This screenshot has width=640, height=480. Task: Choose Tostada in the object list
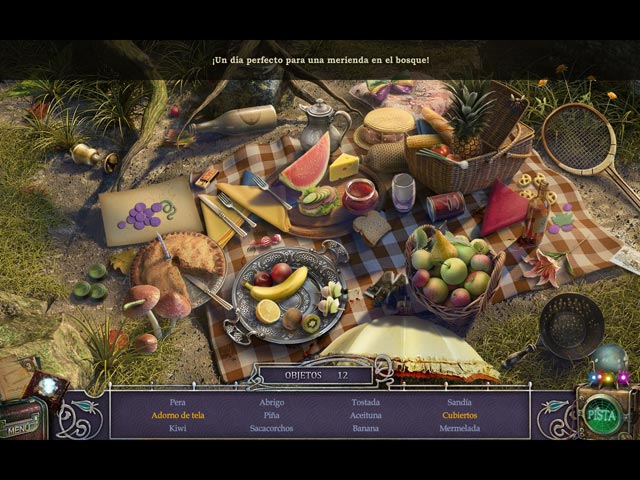[x=365, y=402]
